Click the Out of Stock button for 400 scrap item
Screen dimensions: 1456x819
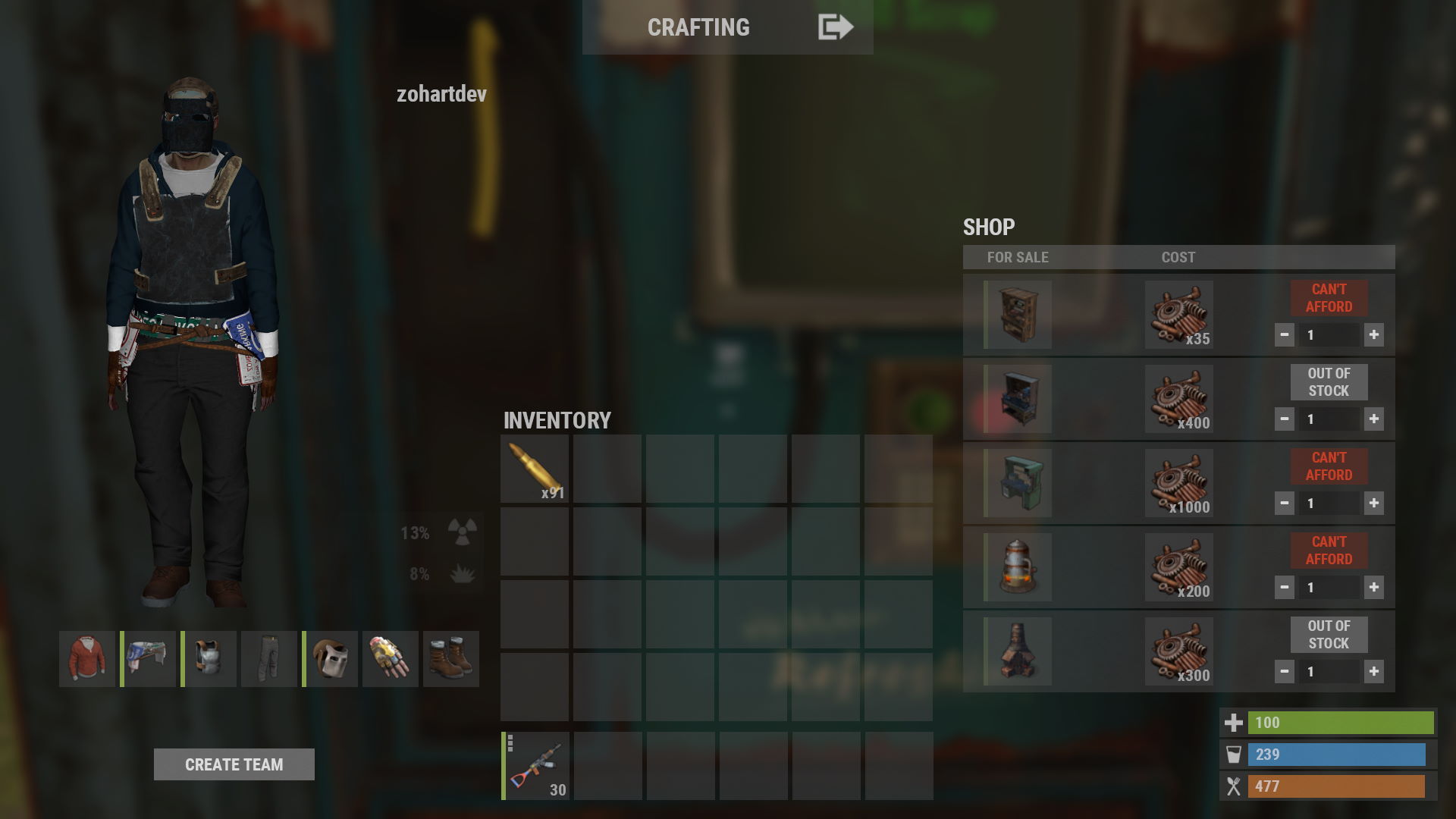pos(1329,382)
